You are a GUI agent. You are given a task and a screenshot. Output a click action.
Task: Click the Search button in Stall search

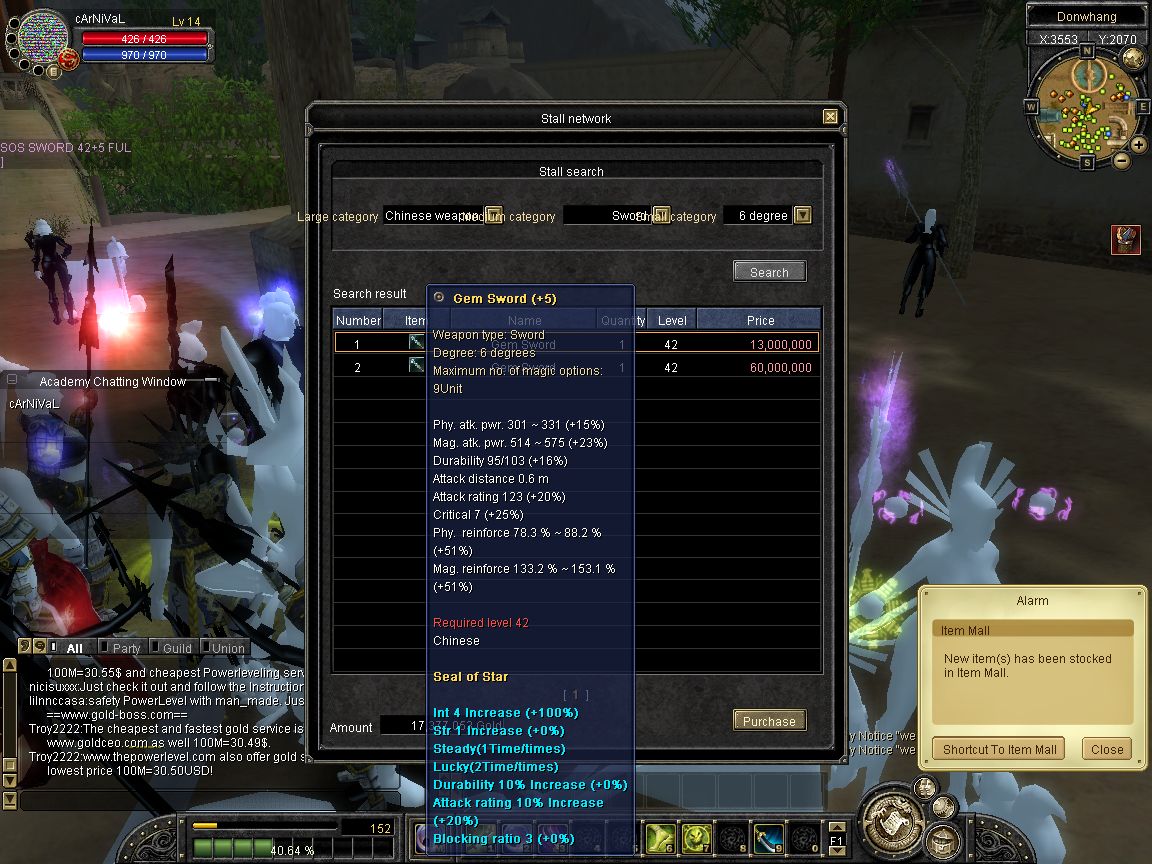(769, 272)
